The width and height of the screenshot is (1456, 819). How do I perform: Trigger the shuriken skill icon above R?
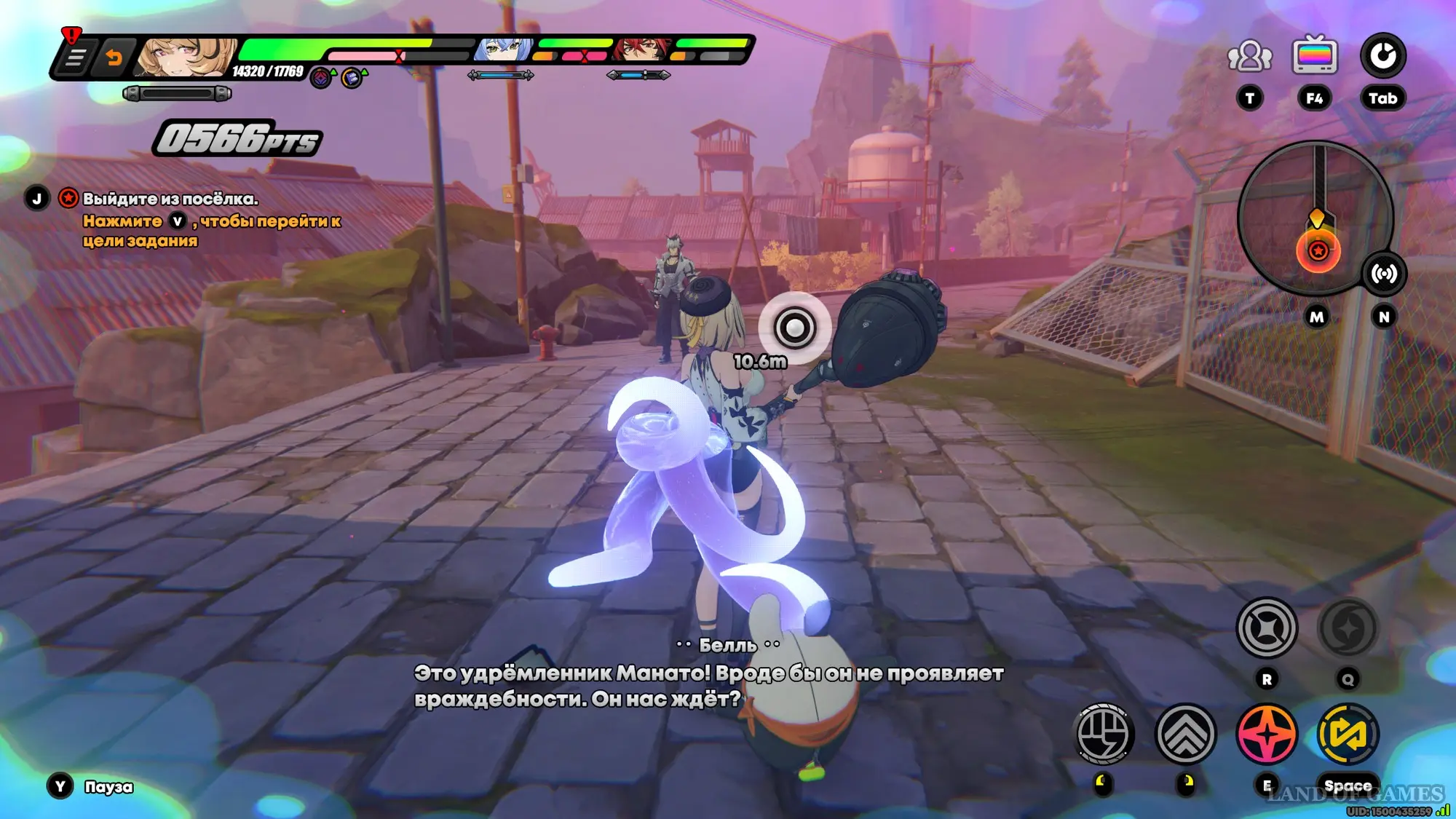click(1267, 628)
